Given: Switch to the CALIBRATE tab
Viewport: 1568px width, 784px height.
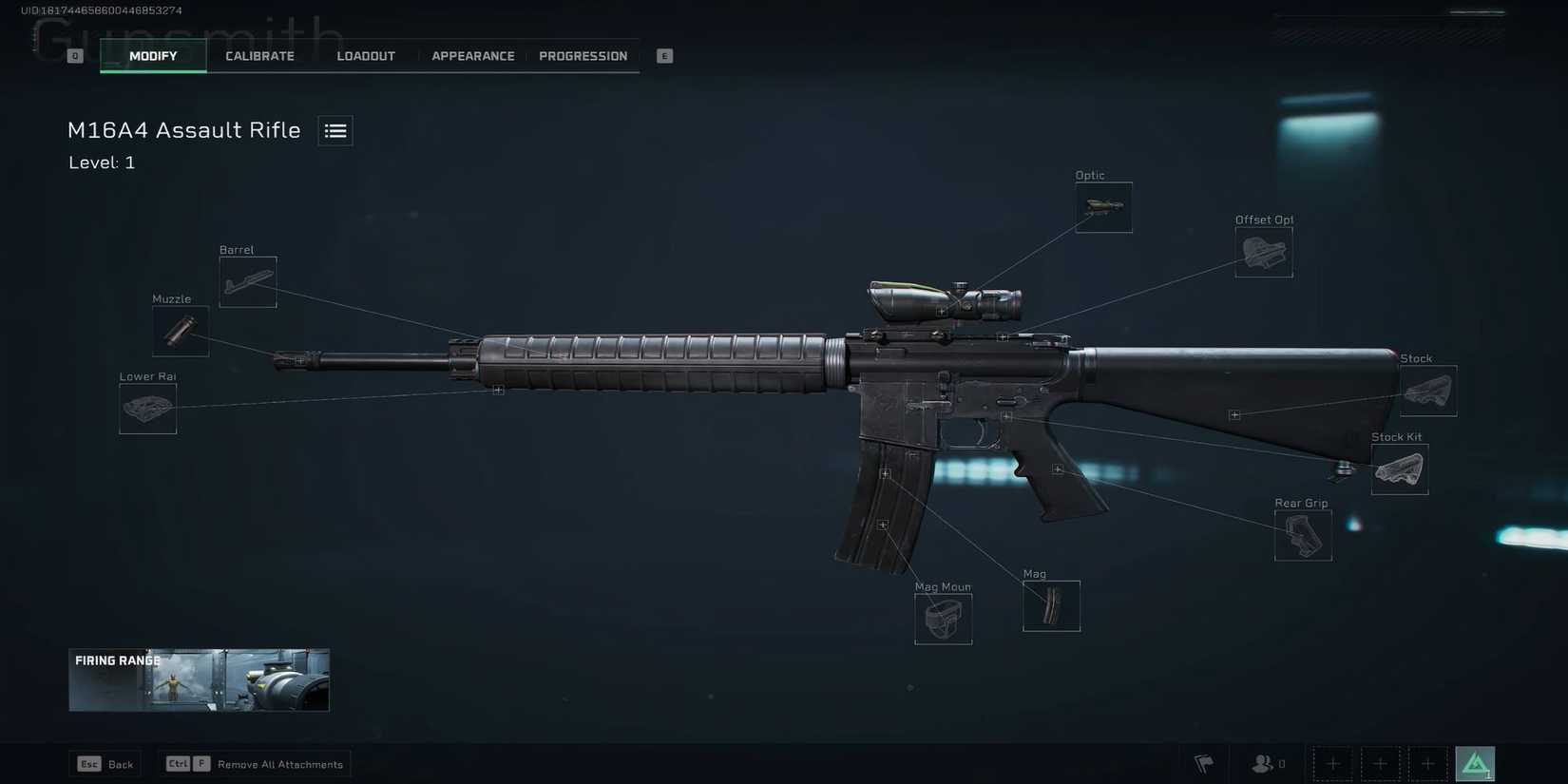Looking at the screenshot, I should coord(259,55).
